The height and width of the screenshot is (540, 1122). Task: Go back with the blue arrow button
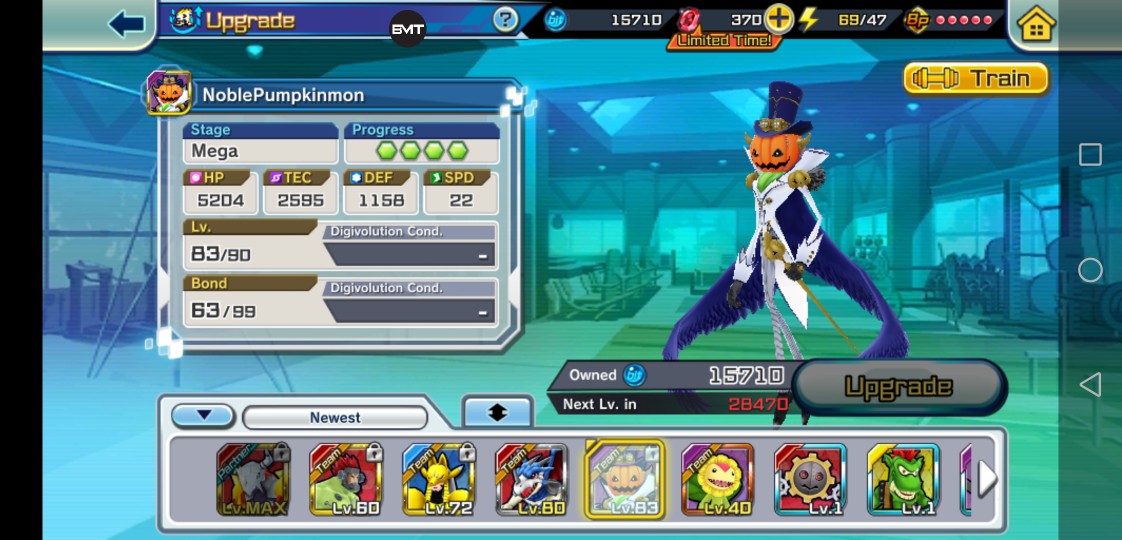127,23
